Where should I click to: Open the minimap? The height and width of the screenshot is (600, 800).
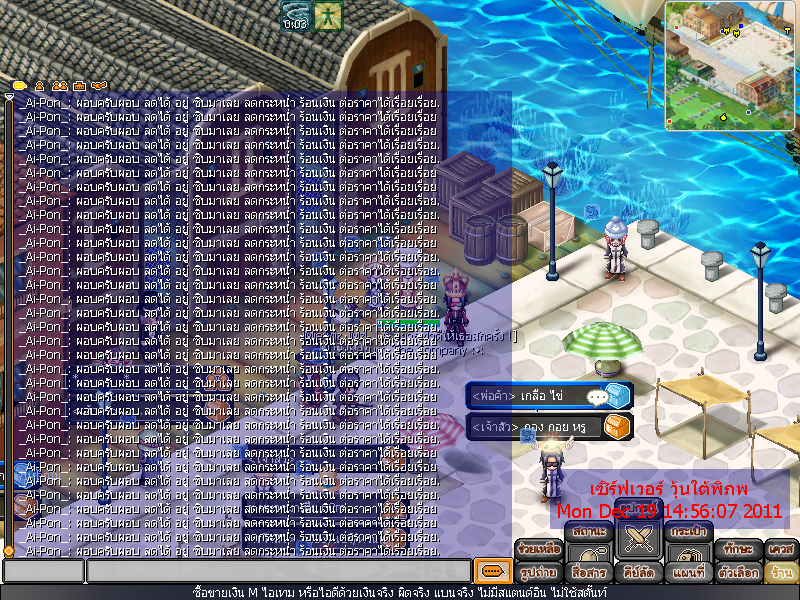tap(730, 65)
